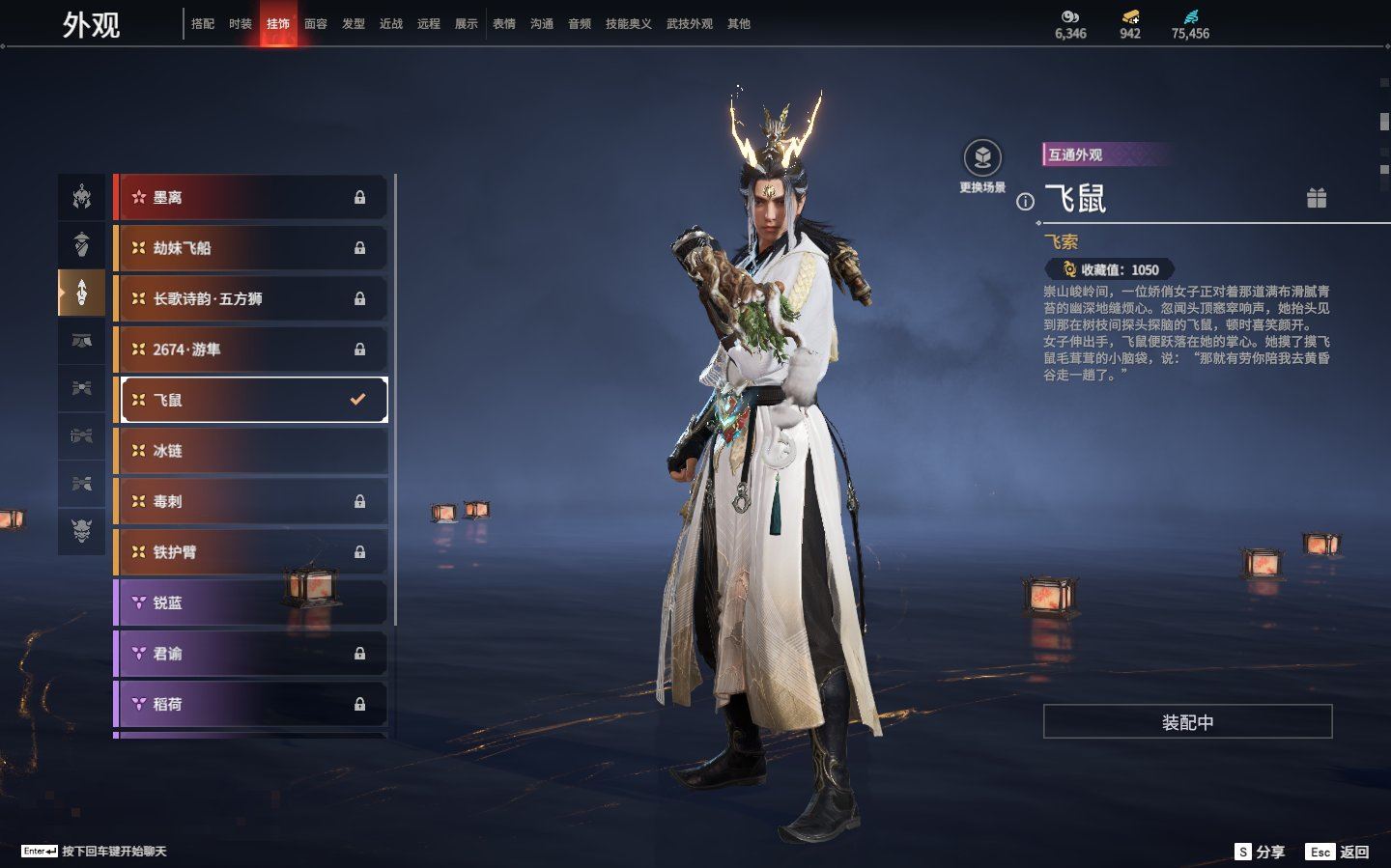Viewport: 1391px width, 868px height.
Task: Open the 面容 tab
Action: 316,23
